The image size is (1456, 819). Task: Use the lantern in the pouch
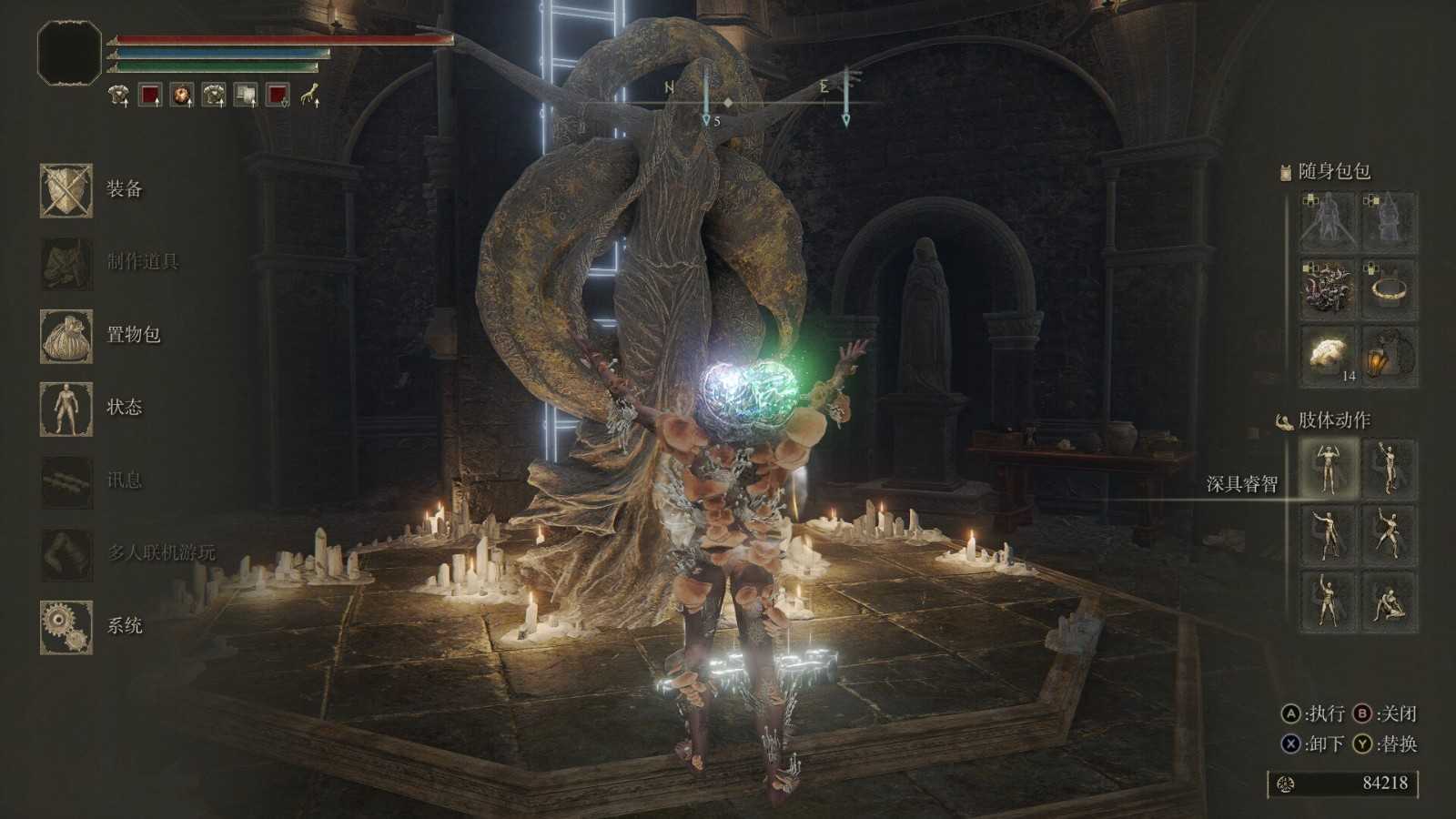click(1389, 355)
